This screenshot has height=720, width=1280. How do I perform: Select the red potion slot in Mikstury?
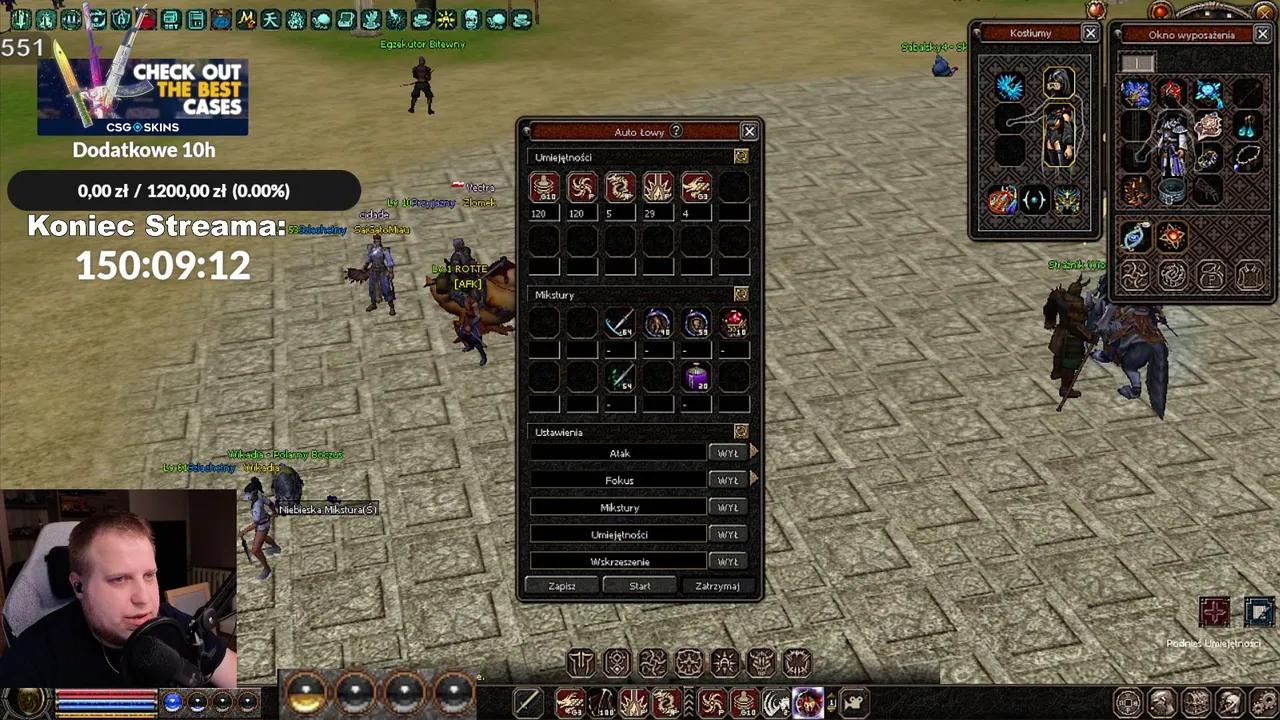[x=734, y=323]
